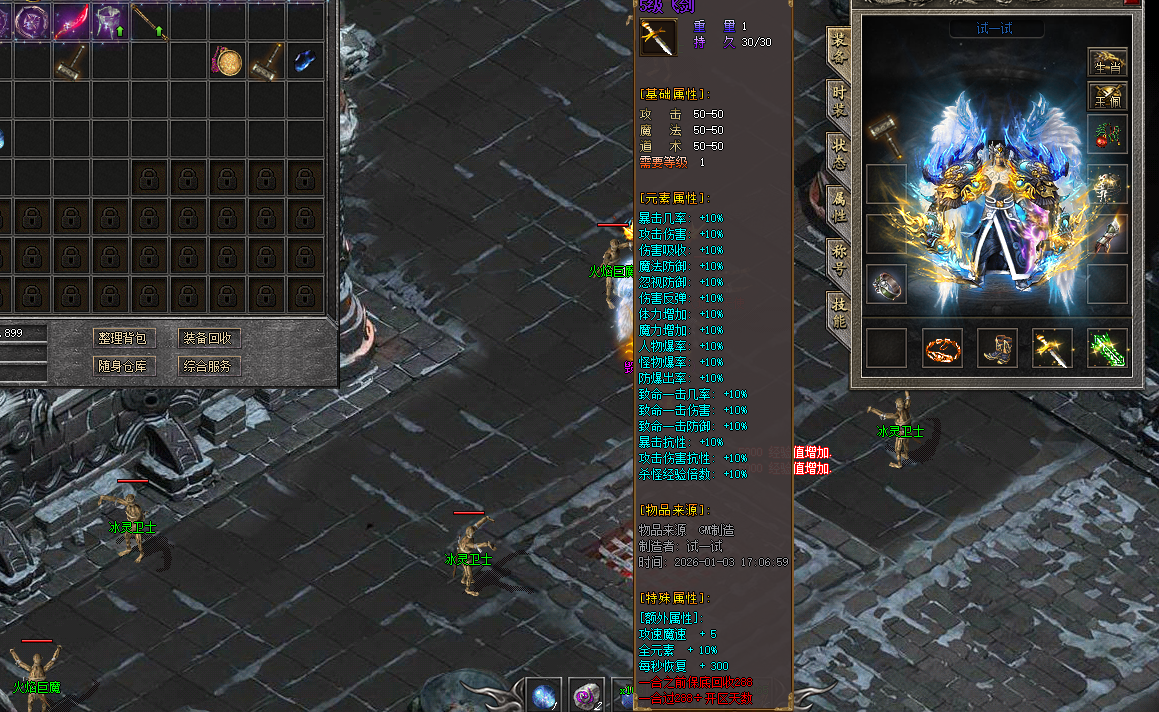Open 装备回收 equipment recycling
Image resolution: width=1159 pixels, height=712 pixels.
tap(209, 338)
